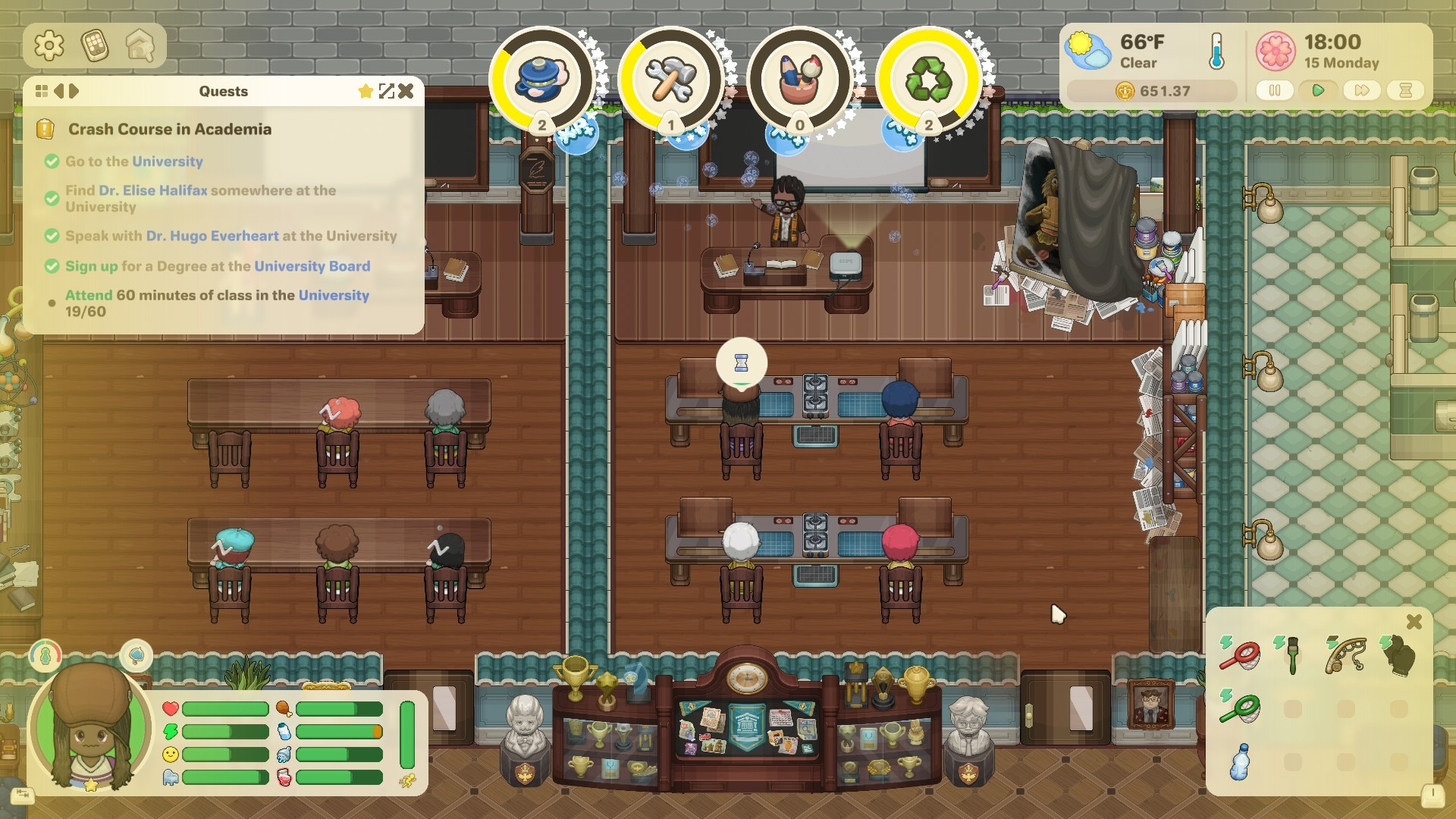
Task: Select the plastic water bottle item
Action: [1240, 761]
